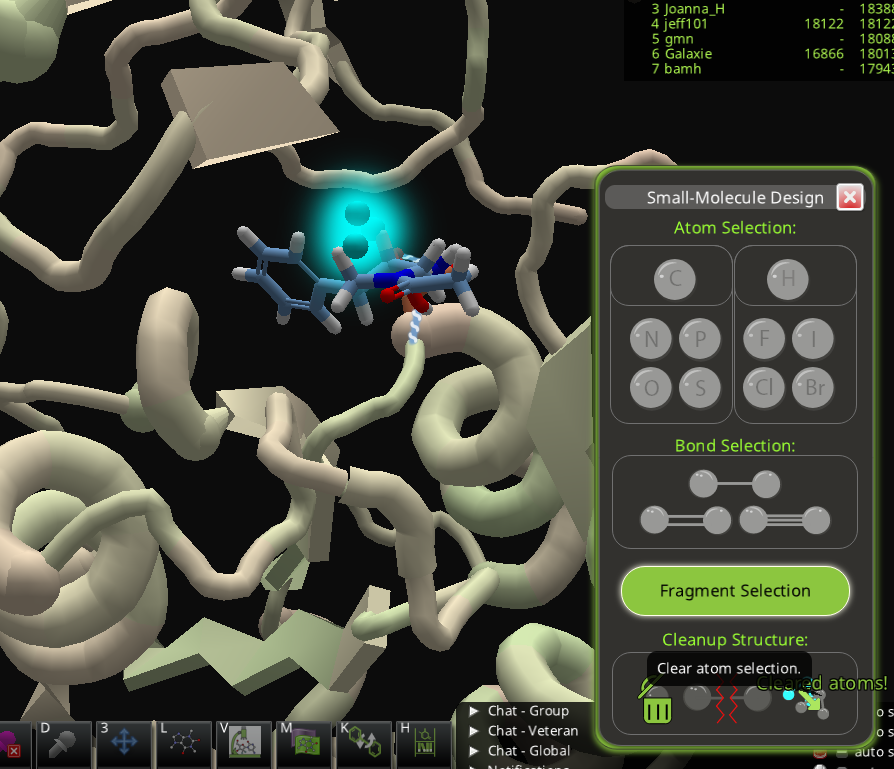
Task: Choose the chlorine (Cl) atom
Action: pos(765,387)
